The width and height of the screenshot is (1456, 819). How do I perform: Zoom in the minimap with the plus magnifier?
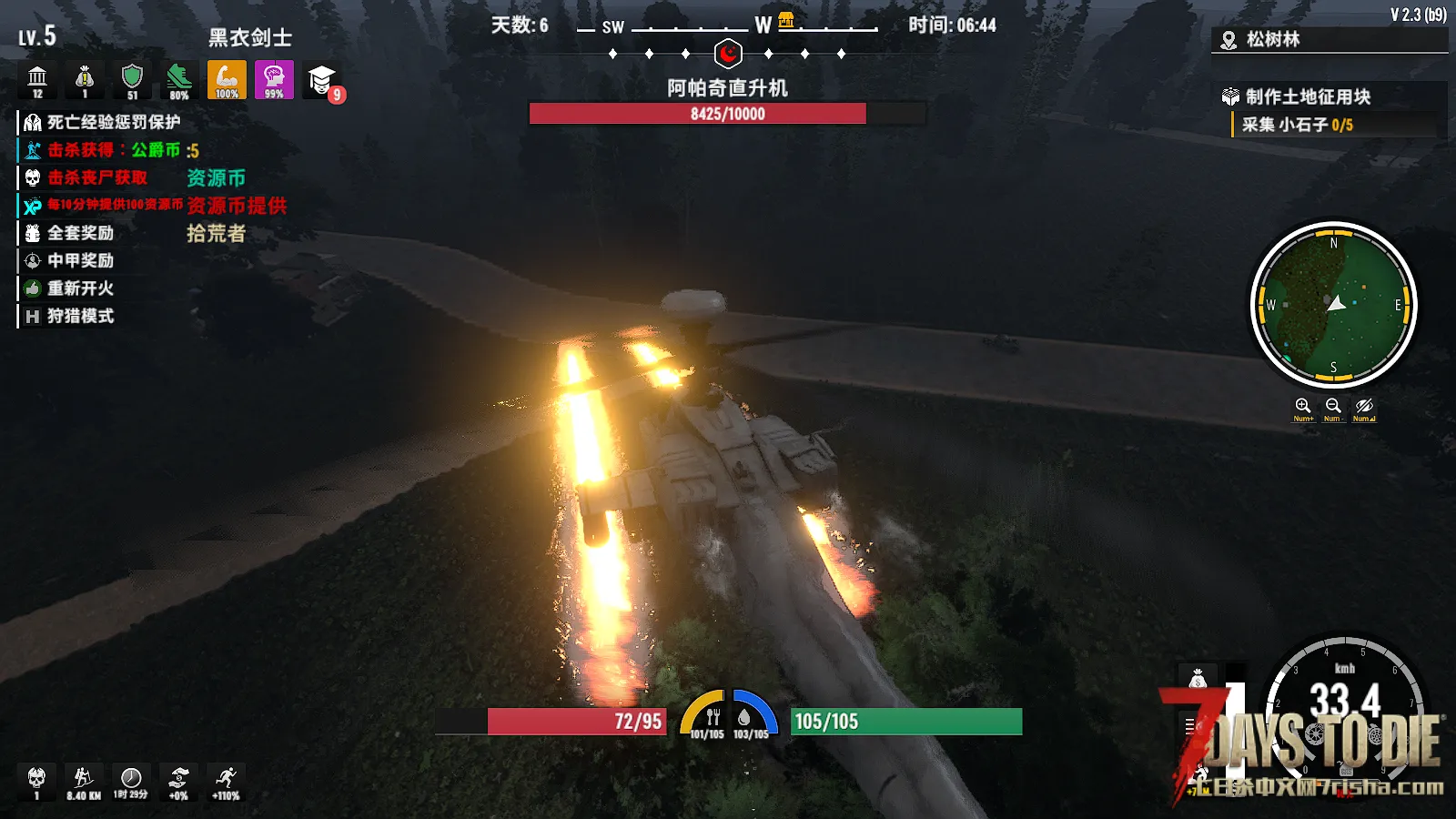[1303, 406]
